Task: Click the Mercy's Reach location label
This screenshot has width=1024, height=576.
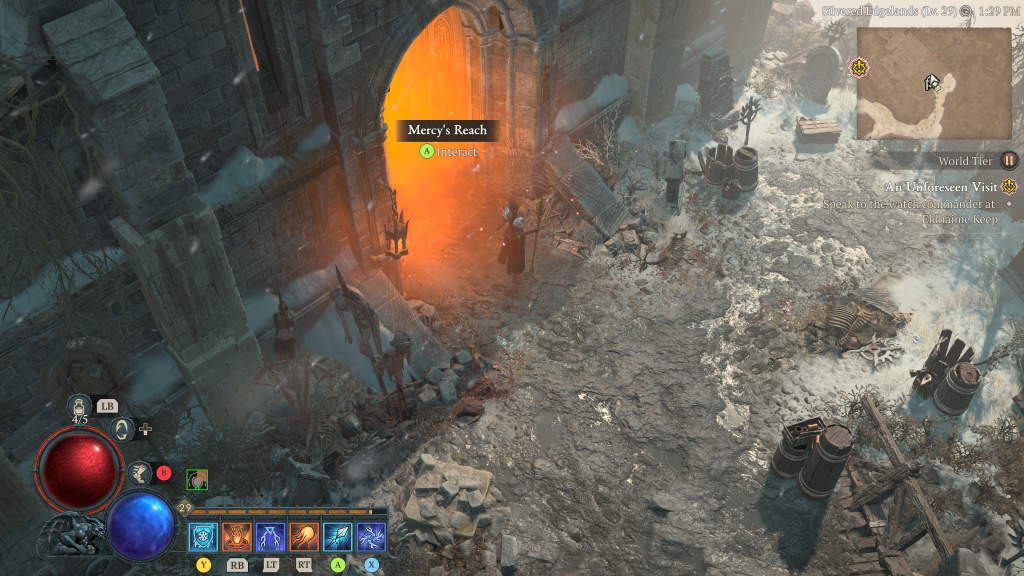Action: tap(446, 130)
